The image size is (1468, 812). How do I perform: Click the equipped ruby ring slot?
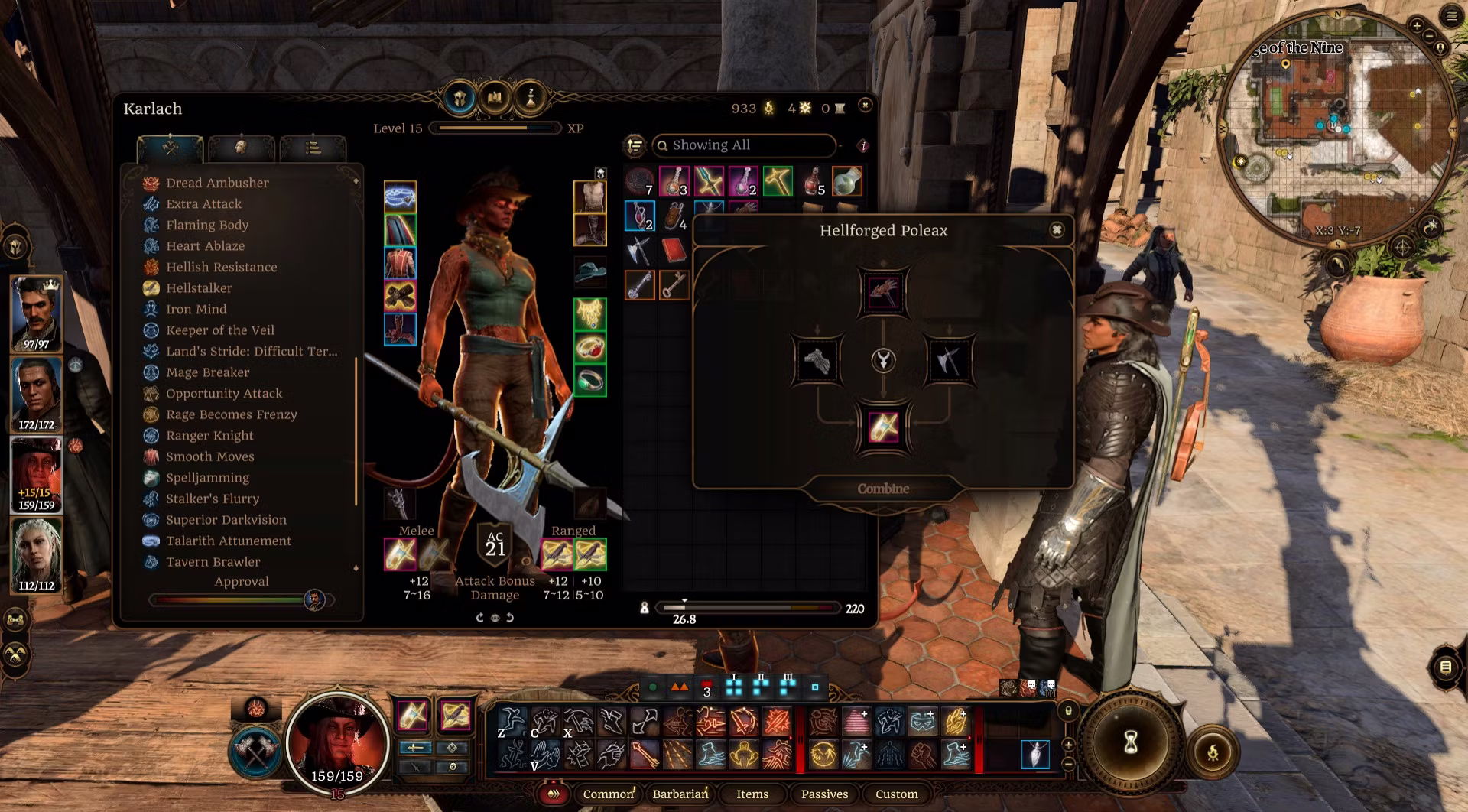pyautogui.click(x=589, y=348)
